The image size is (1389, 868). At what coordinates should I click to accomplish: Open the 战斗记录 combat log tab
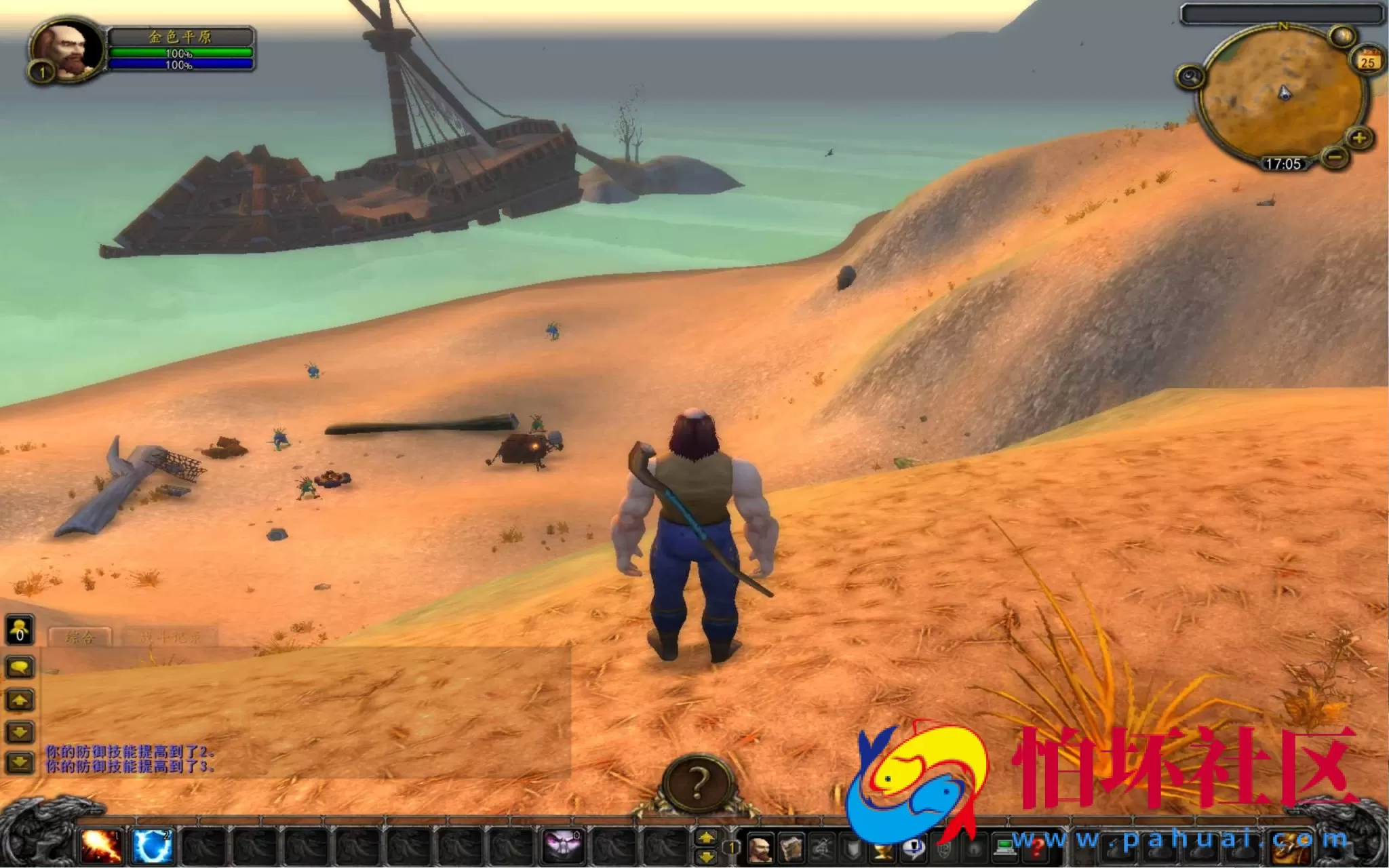[x=171, y=637]
